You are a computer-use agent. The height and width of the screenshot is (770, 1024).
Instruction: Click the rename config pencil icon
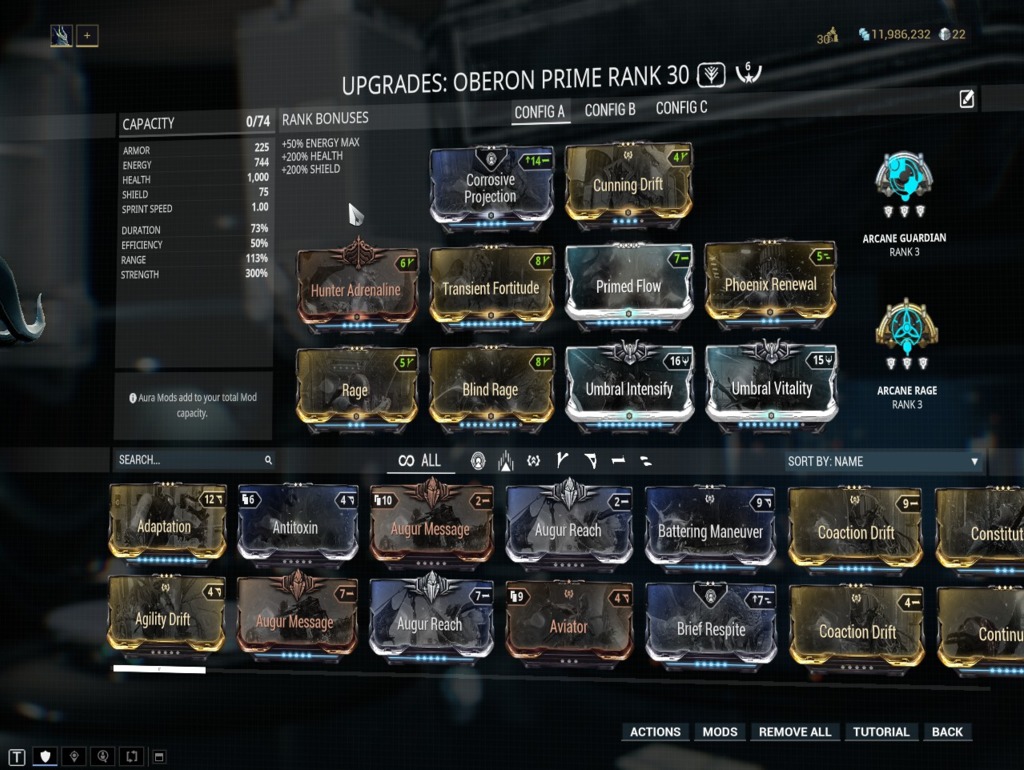coord(967,98)
